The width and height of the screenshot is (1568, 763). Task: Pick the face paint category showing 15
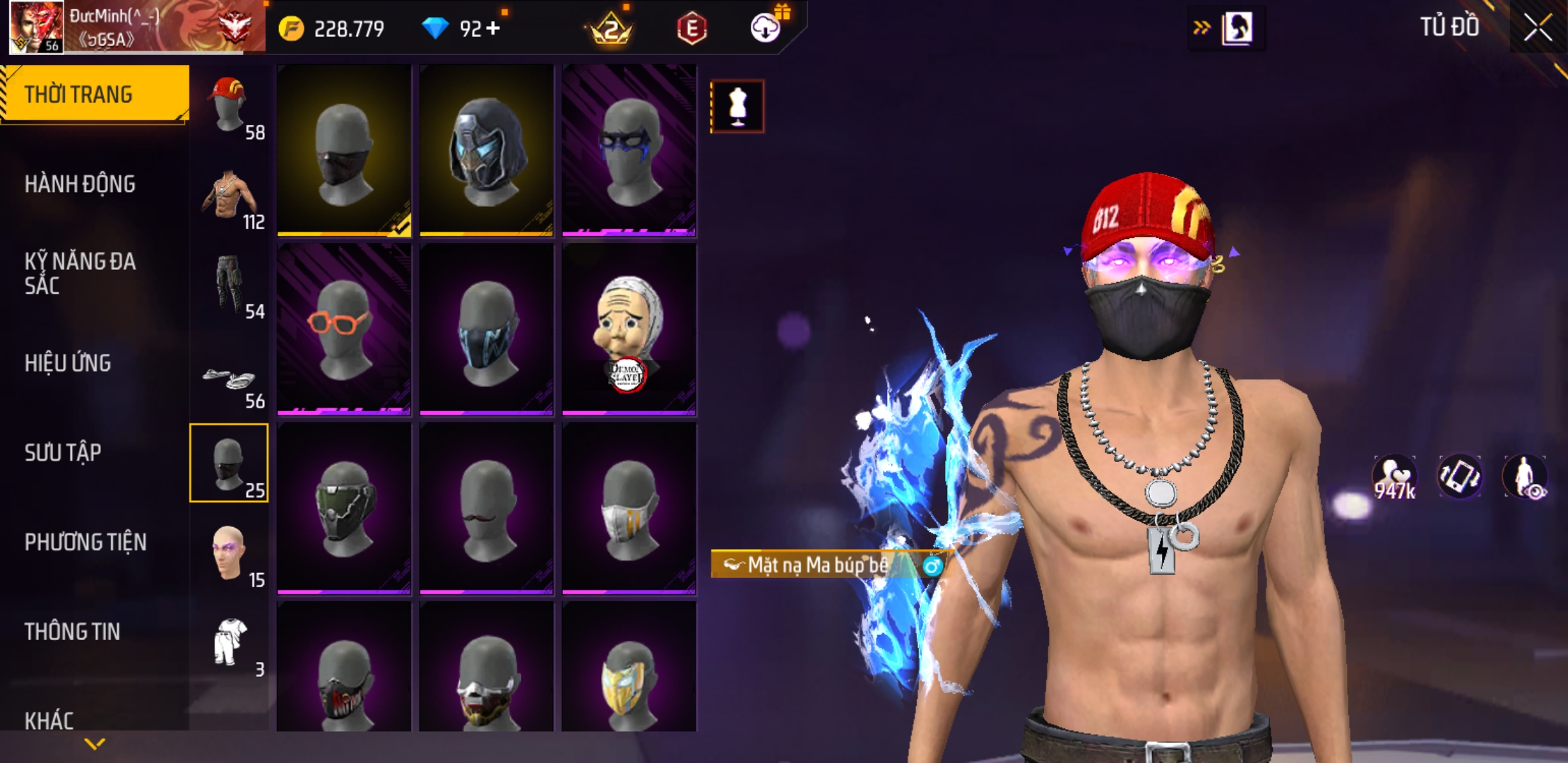coord(229,554)
